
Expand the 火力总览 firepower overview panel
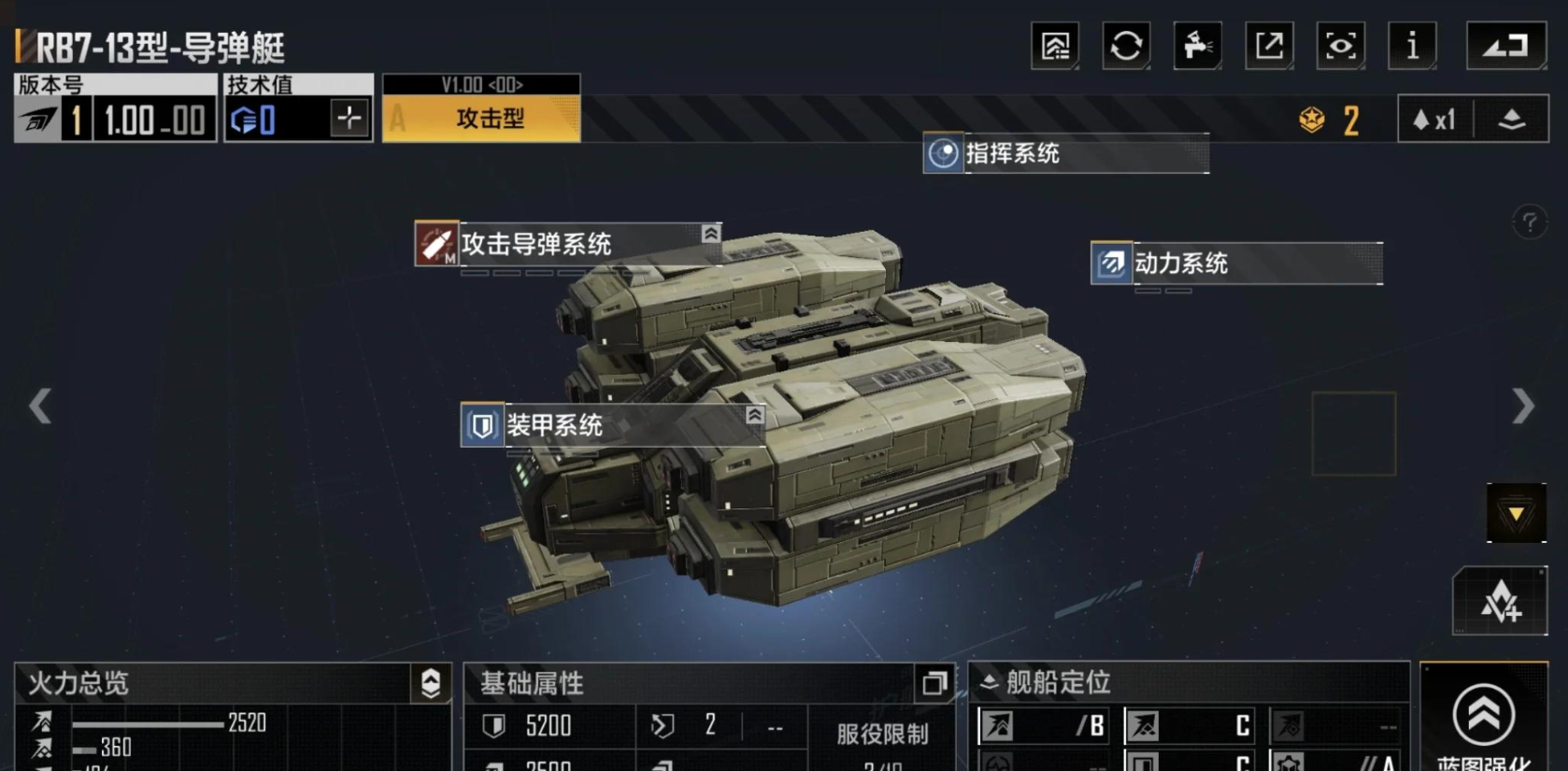(x=431, y=683)
